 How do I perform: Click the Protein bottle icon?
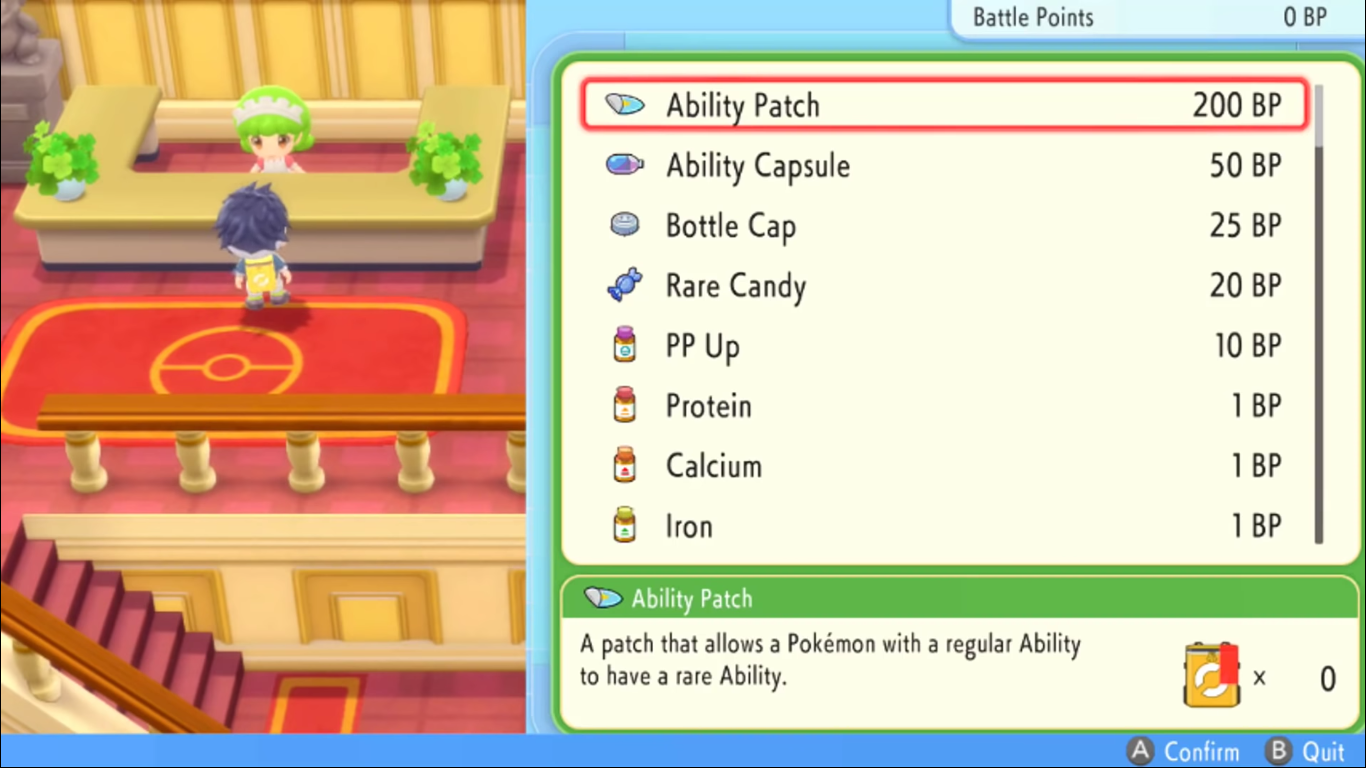click(x=623, y=404)
